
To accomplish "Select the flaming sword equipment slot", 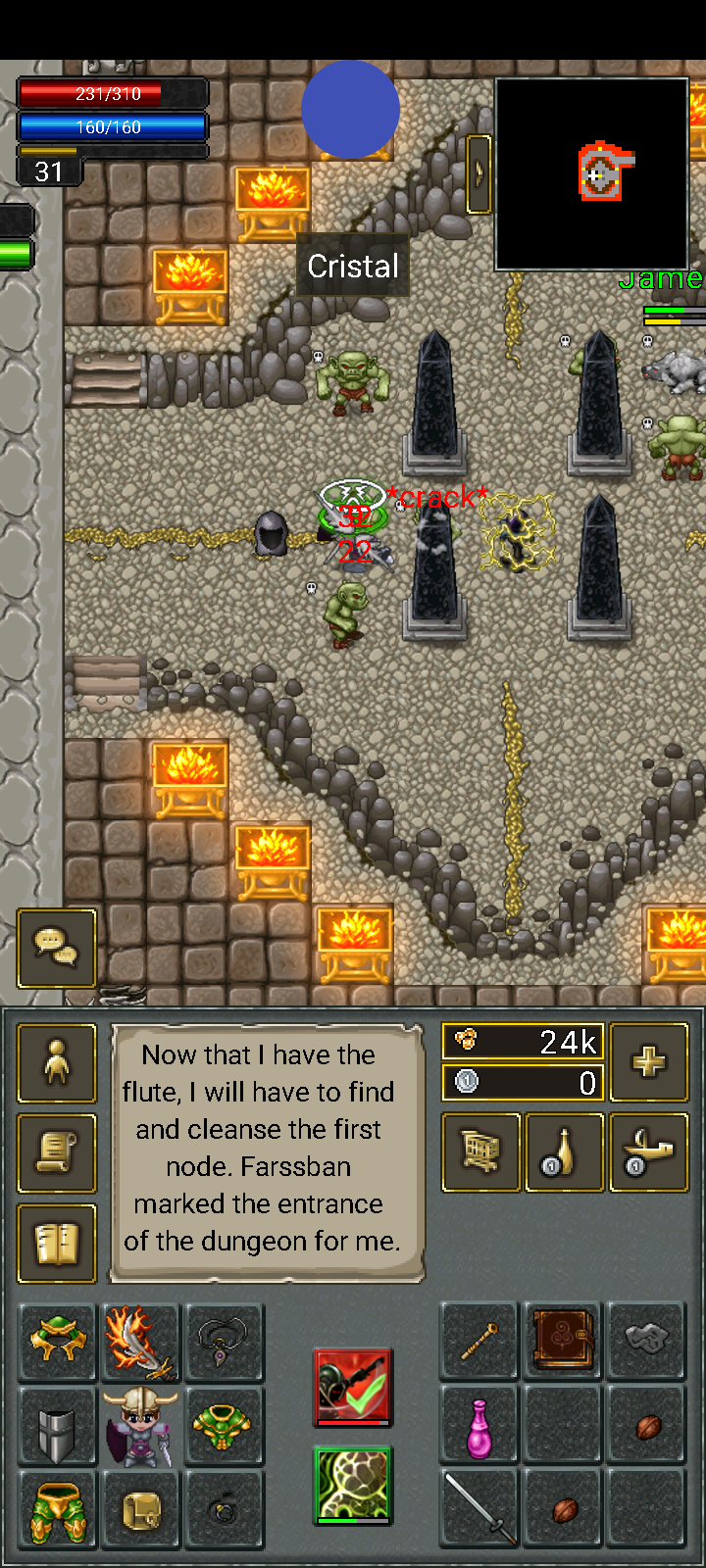I will tap(140, 1342).
